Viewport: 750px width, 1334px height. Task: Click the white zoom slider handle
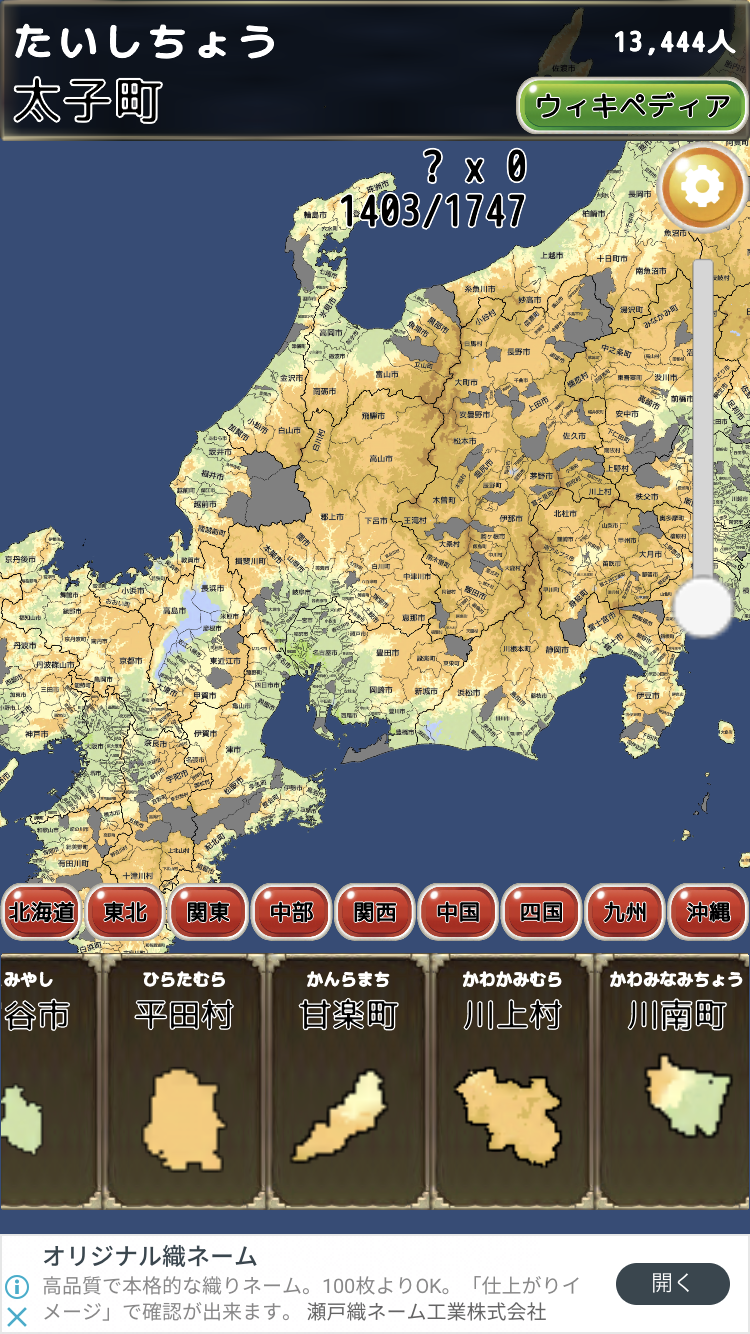pos(704,606)
